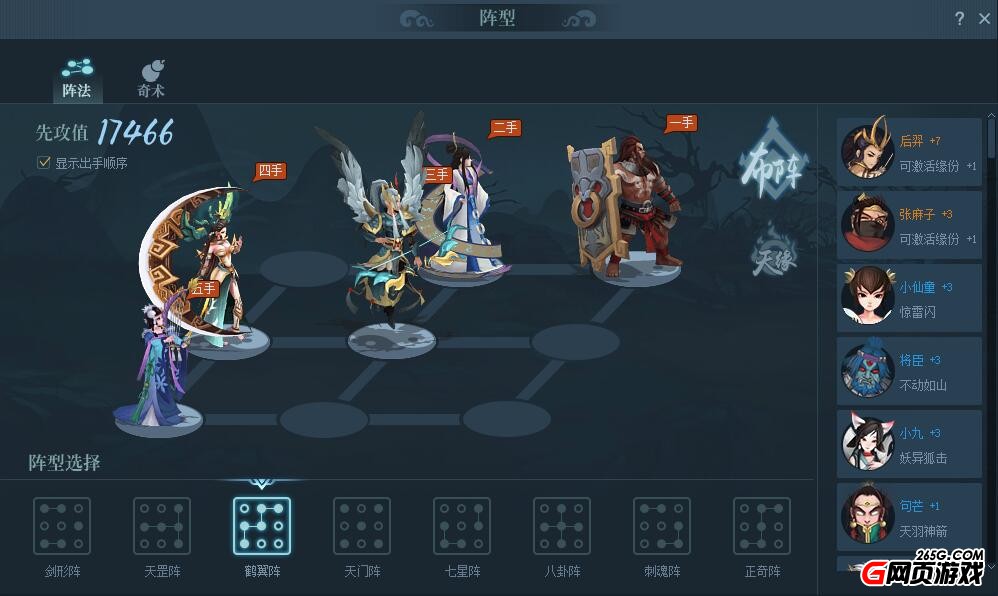The image size is (998, 596).
Task: Open the help question mark button
Action: [x=959, y=19]
